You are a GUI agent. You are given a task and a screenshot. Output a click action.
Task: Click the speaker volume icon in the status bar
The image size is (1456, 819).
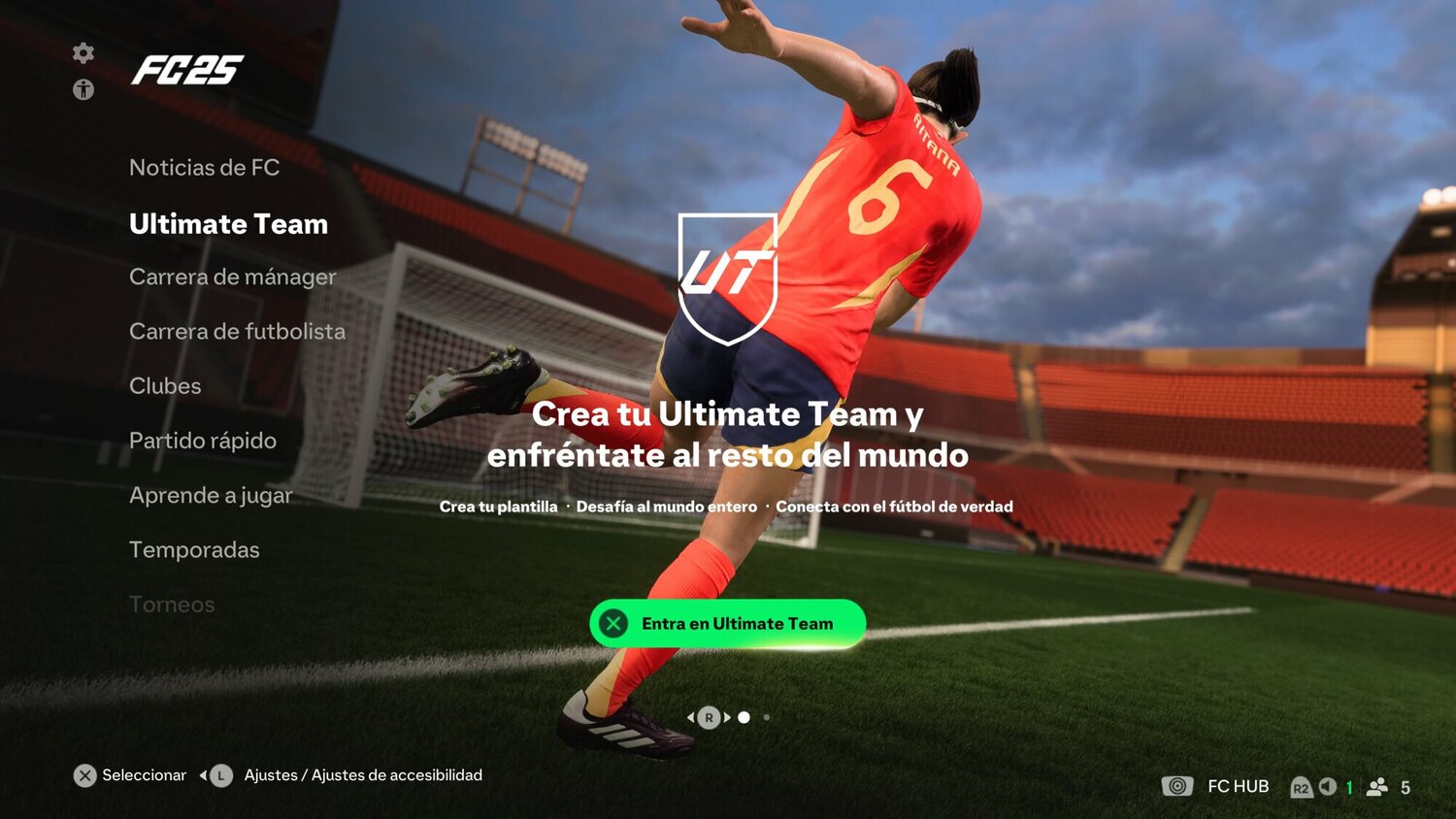point(1330,786)
